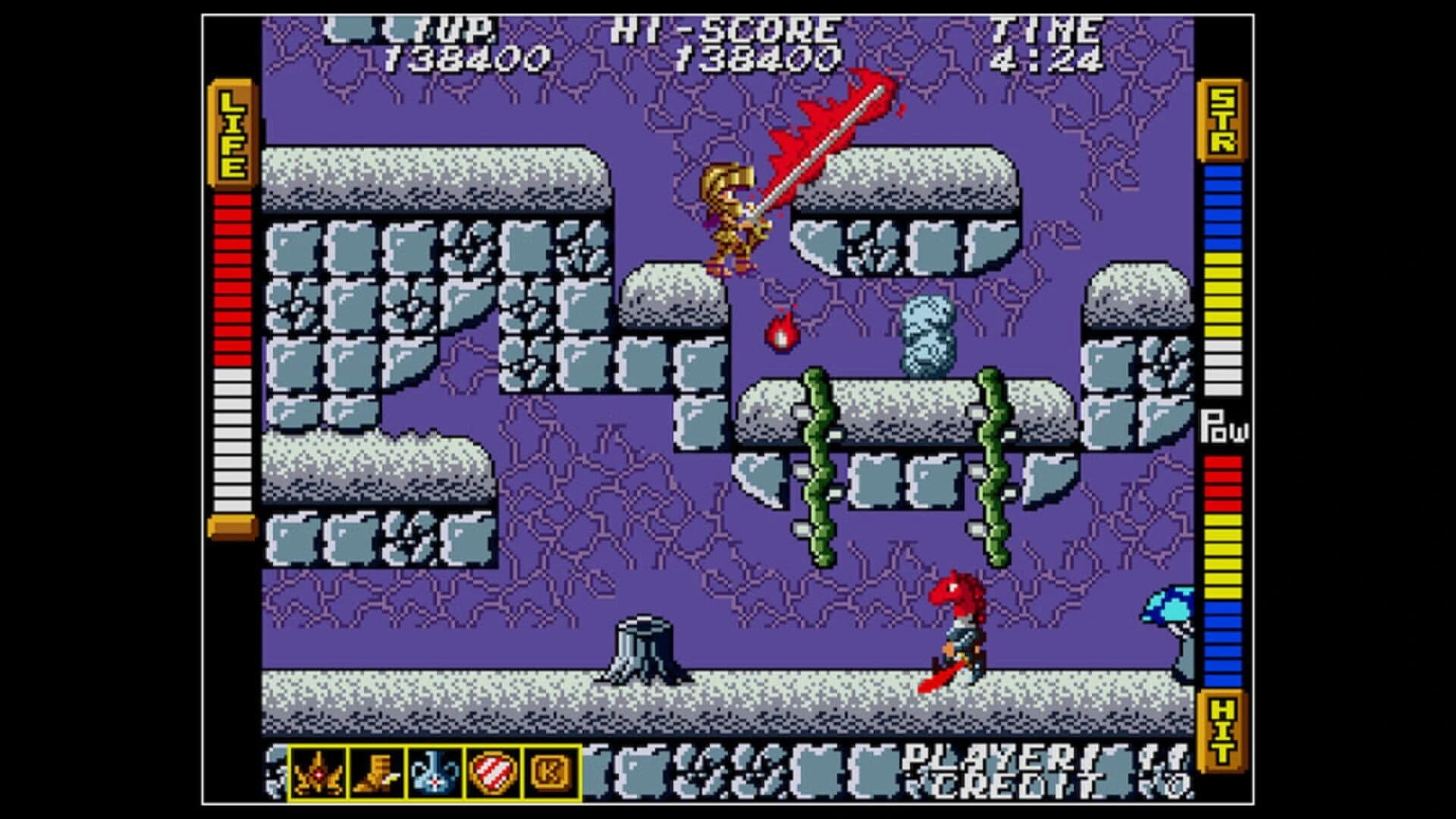The image size is (1456, 819).
Task: Click Athena swinging her flaming sword
Action: point(732,212)
